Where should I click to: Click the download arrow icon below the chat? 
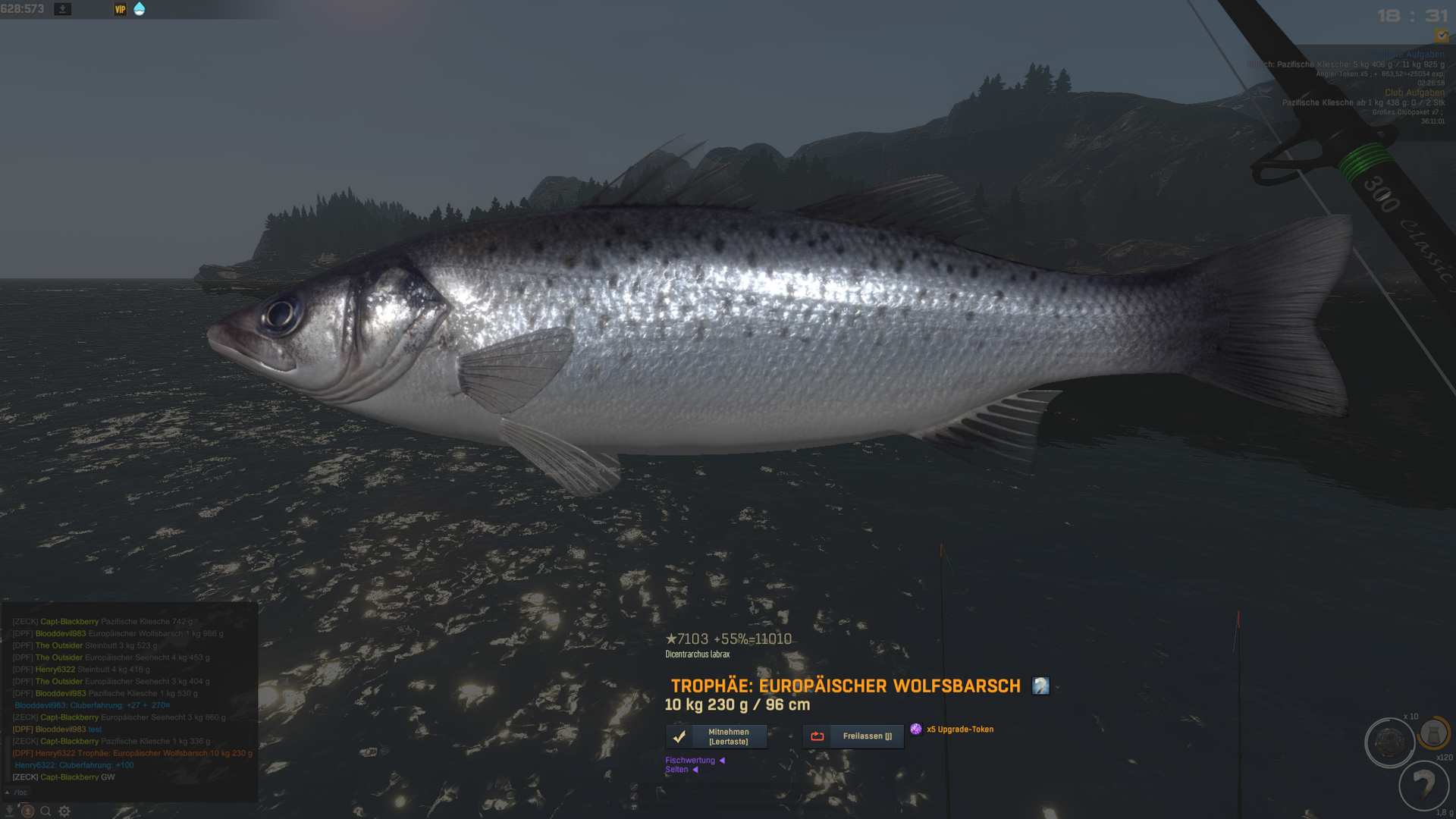[10, 811]
